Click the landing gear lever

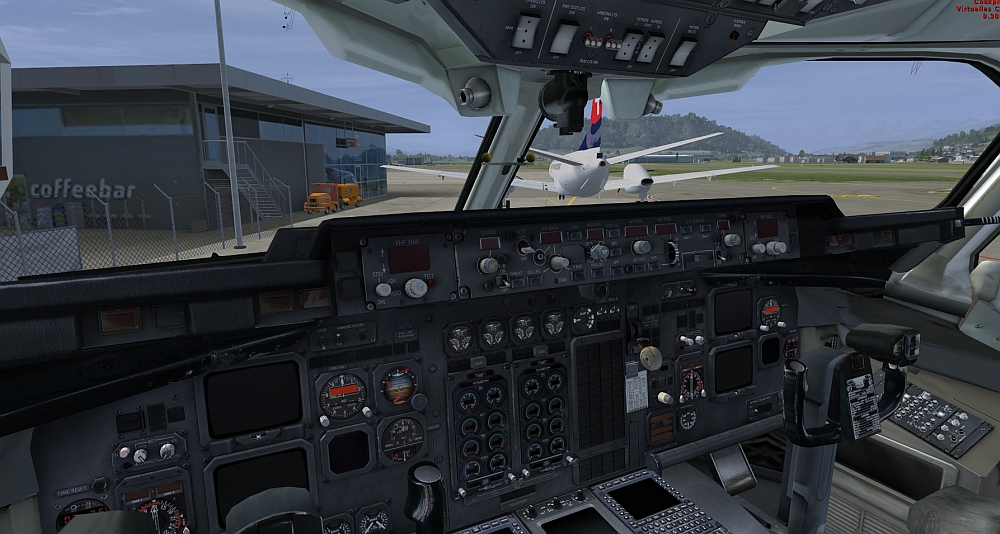(x=653, y=357)
